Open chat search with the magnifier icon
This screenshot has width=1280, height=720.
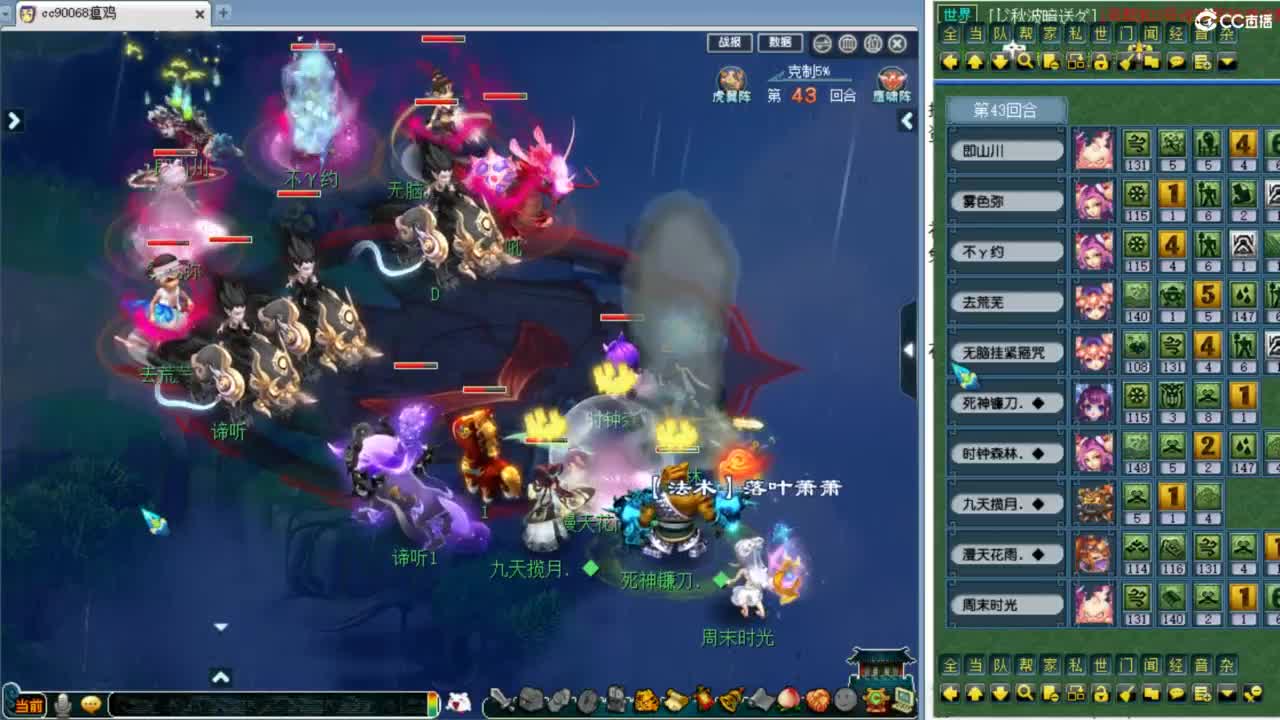1024,61
